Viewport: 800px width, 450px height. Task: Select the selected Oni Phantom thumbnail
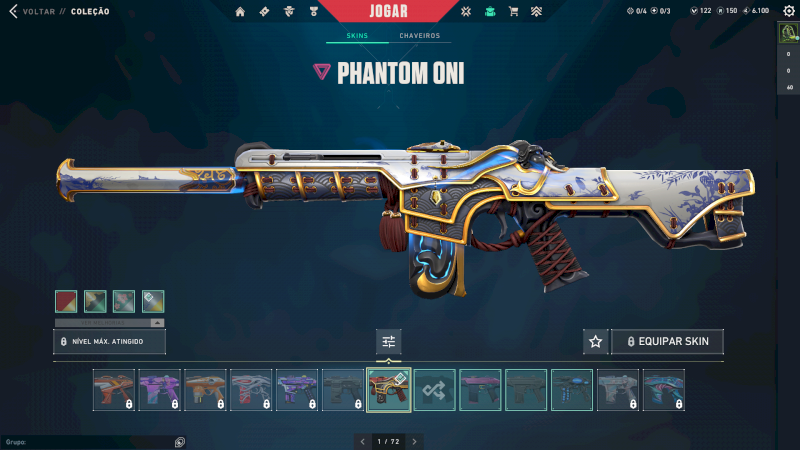click(x=389, y=390)
